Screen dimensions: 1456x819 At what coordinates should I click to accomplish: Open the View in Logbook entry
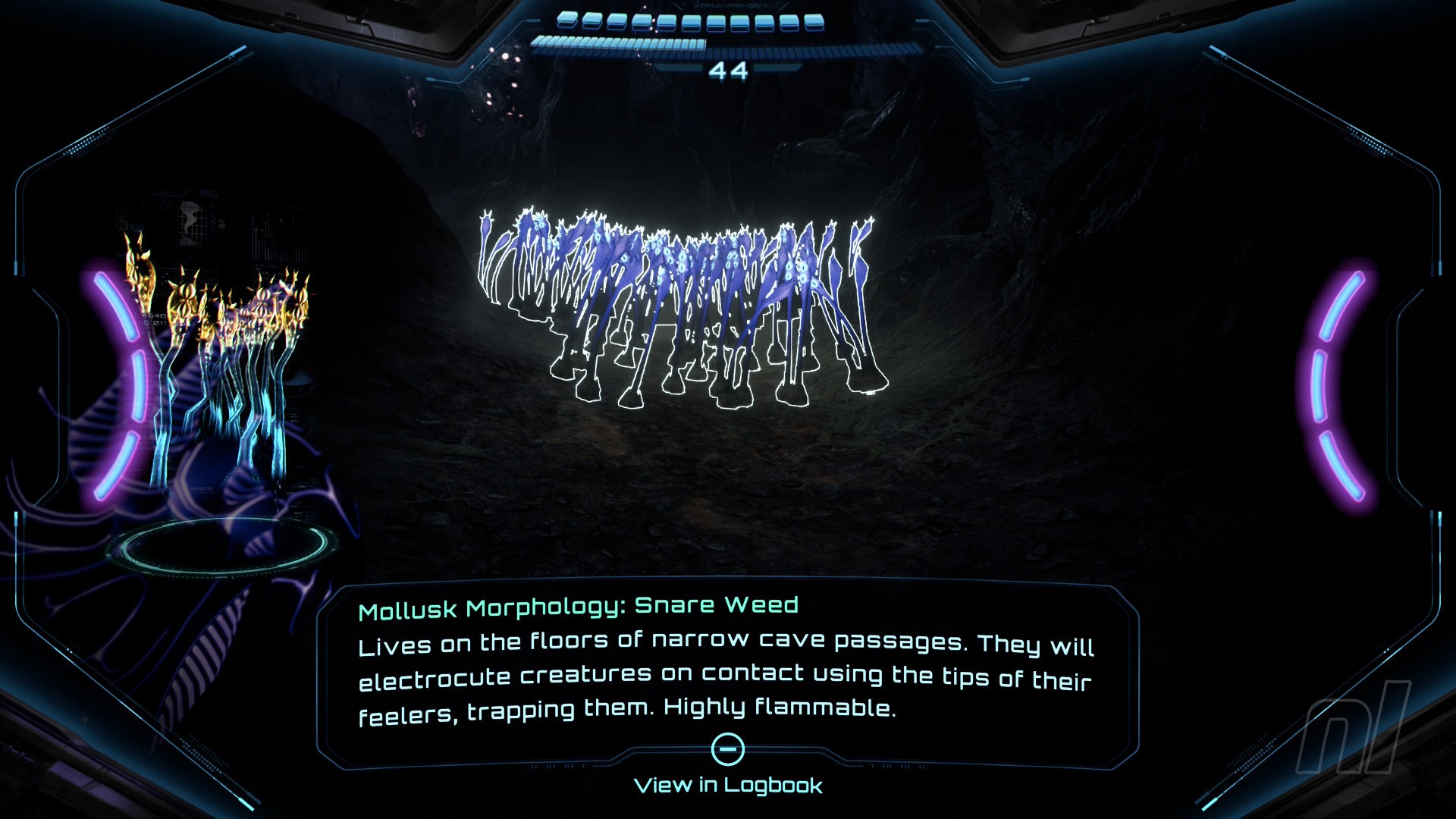[728, 784]
